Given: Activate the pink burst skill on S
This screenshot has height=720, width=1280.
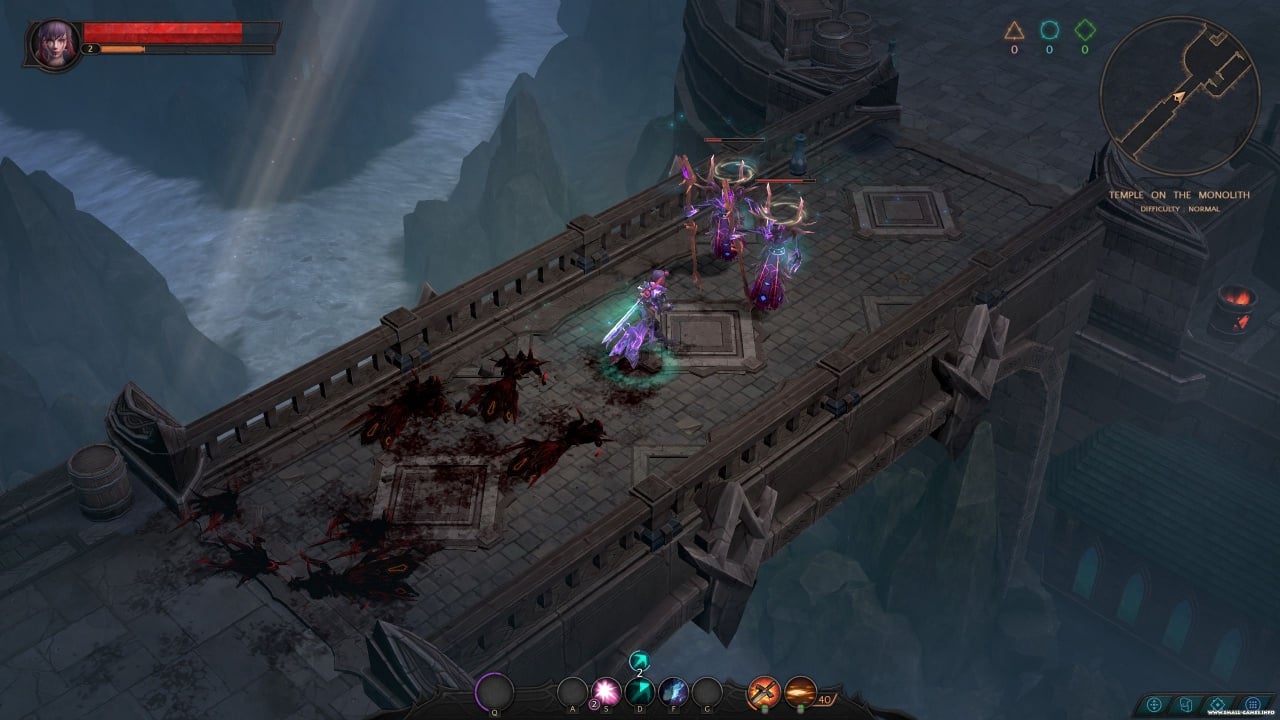Looking at the screenshot, I should click(x=605, y=691).
